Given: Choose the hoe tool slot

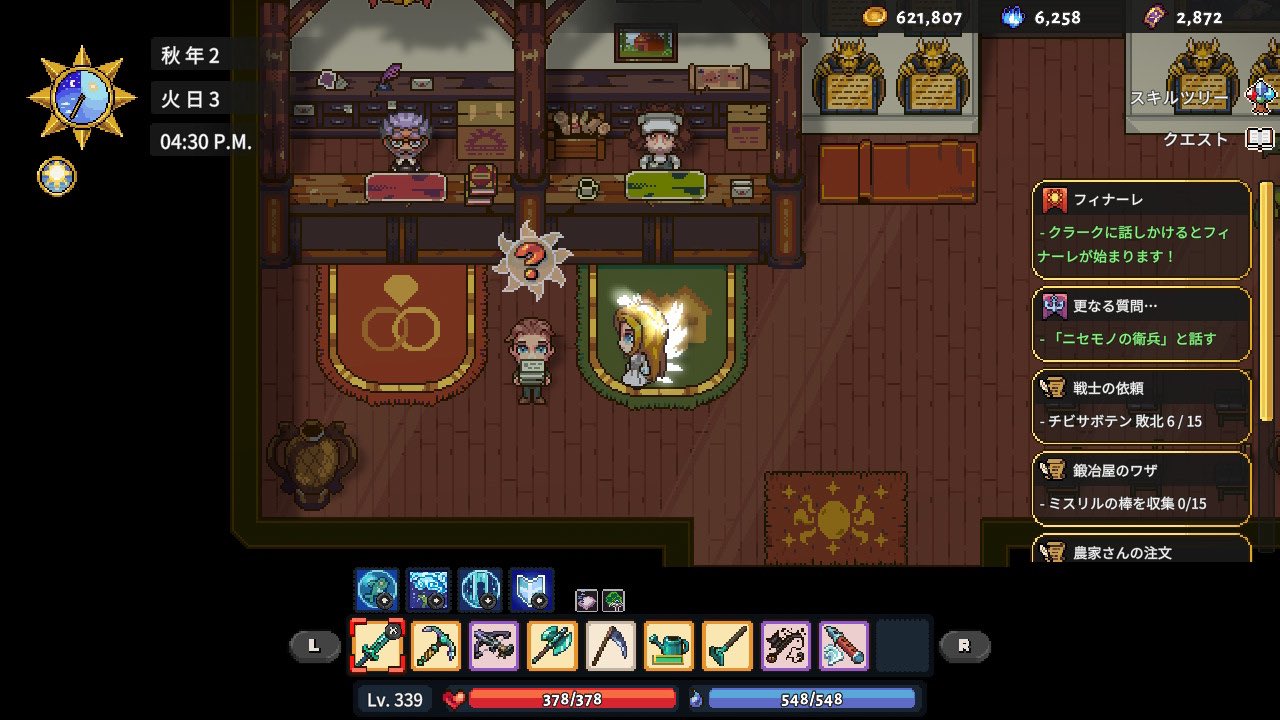Looking at the screenshot, I should [728, 646].
